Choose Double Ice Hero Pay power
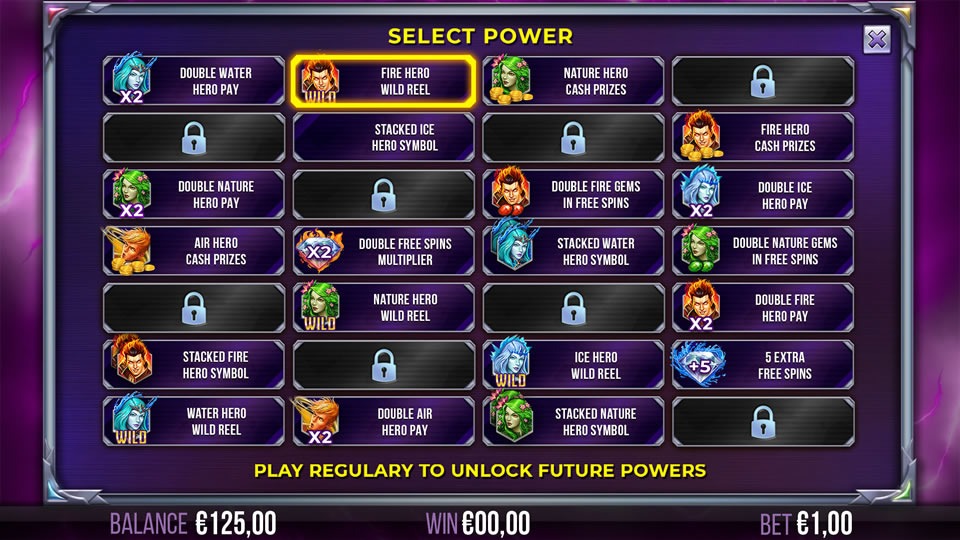The width and height of the screenshot is (960, 540). 763,194
